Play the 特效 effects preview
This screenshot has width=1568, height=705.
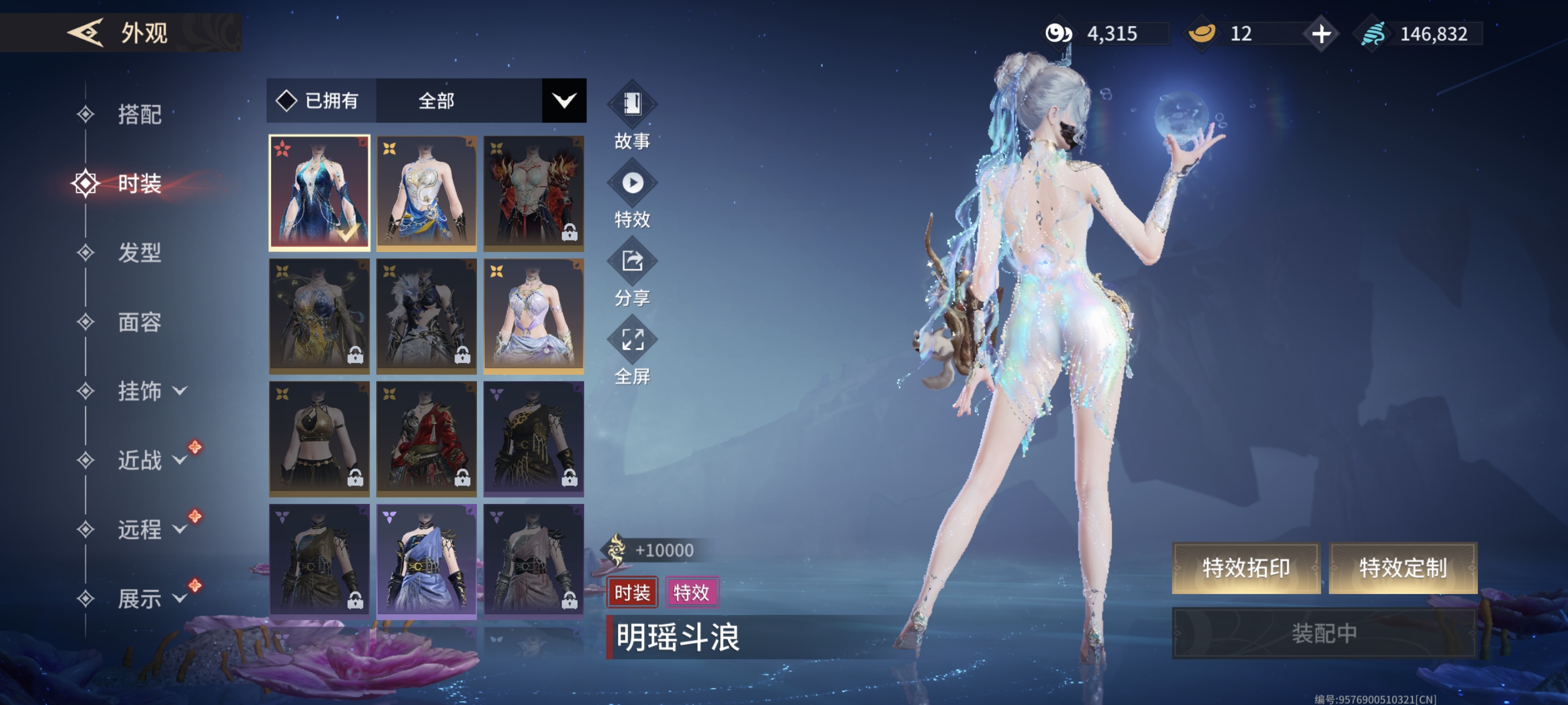632,194
